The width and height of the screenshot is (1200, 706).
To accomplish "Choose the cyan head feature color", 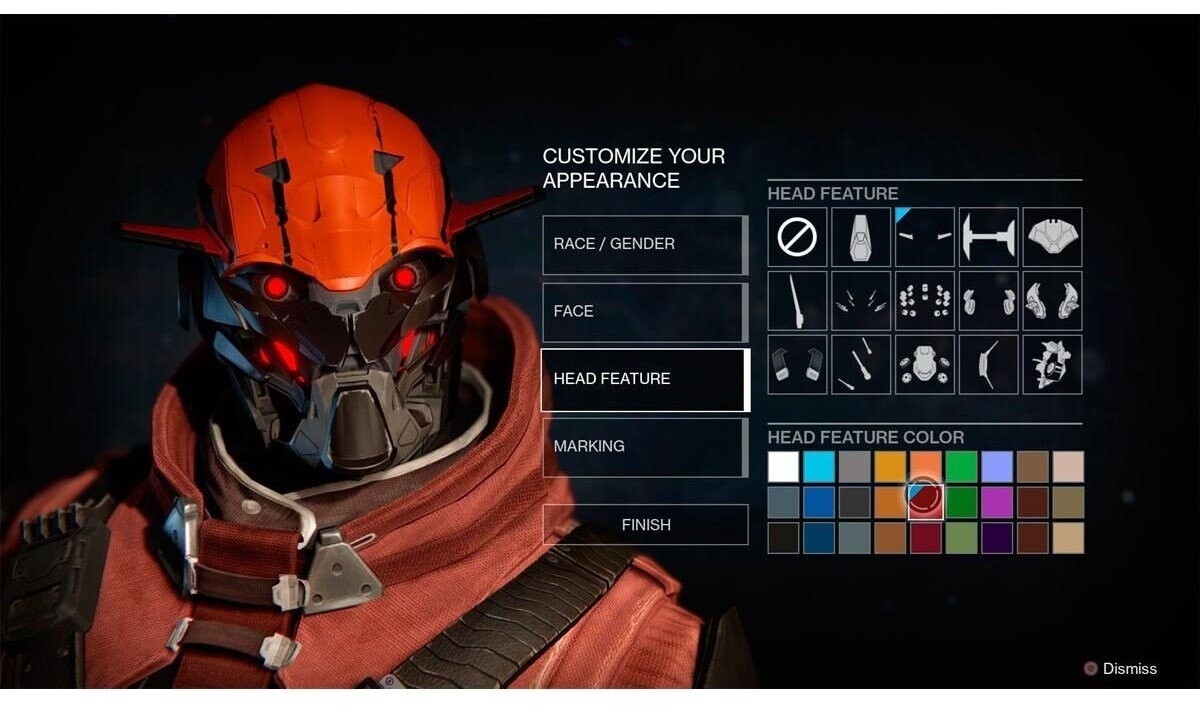I will [x=819, y=467].
